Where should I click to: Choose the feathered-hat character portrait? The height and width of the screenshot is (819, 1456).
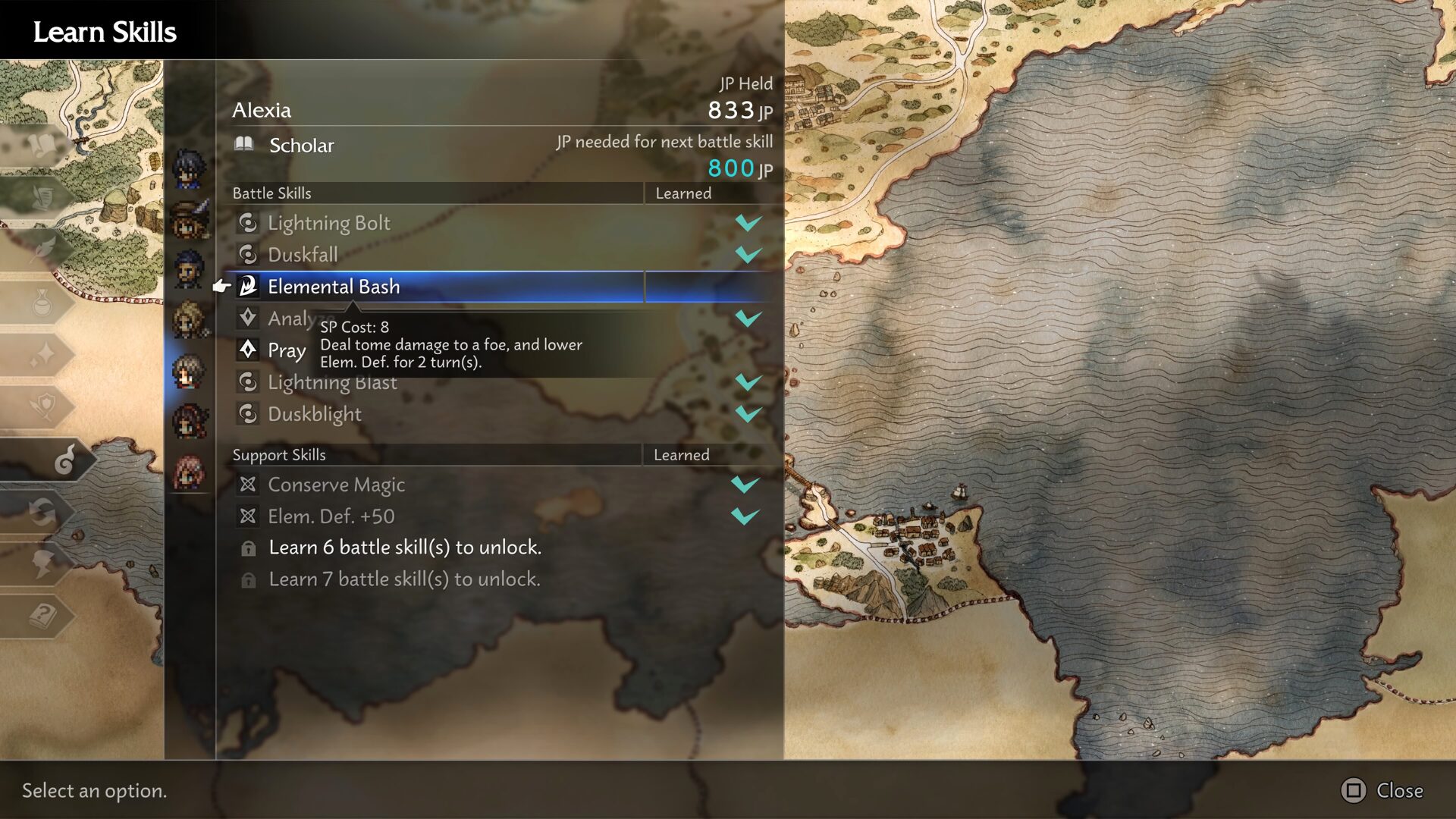188,220
